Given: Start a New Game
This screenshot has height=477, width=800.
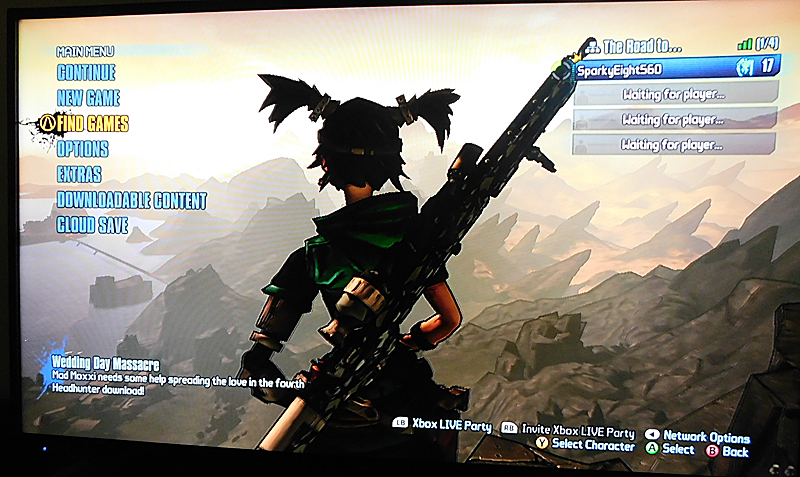Looking at the screenshot, I should click(88, 98).
